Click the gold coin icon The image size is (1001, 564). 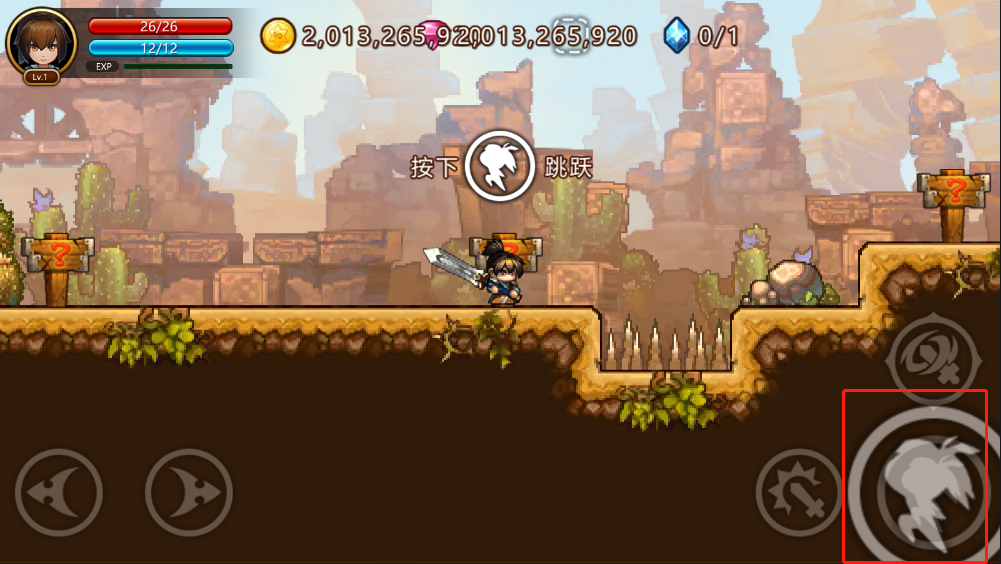[278, 36]
